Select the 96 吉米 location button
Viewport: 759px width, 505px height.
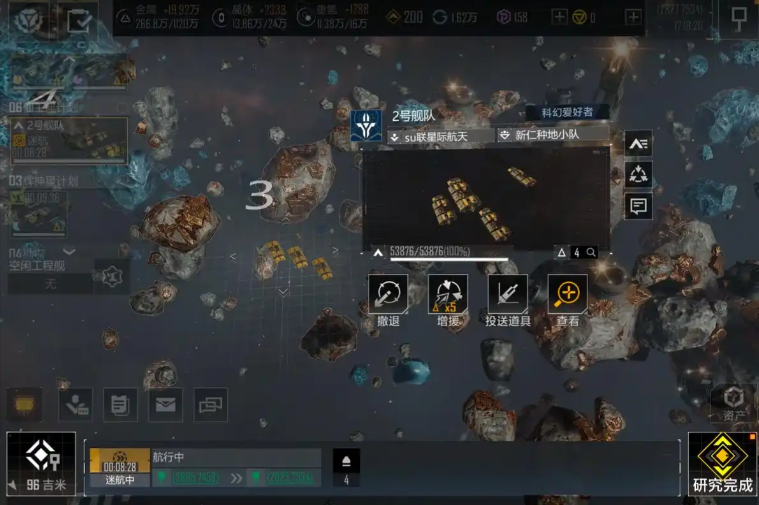pos(41,464)
